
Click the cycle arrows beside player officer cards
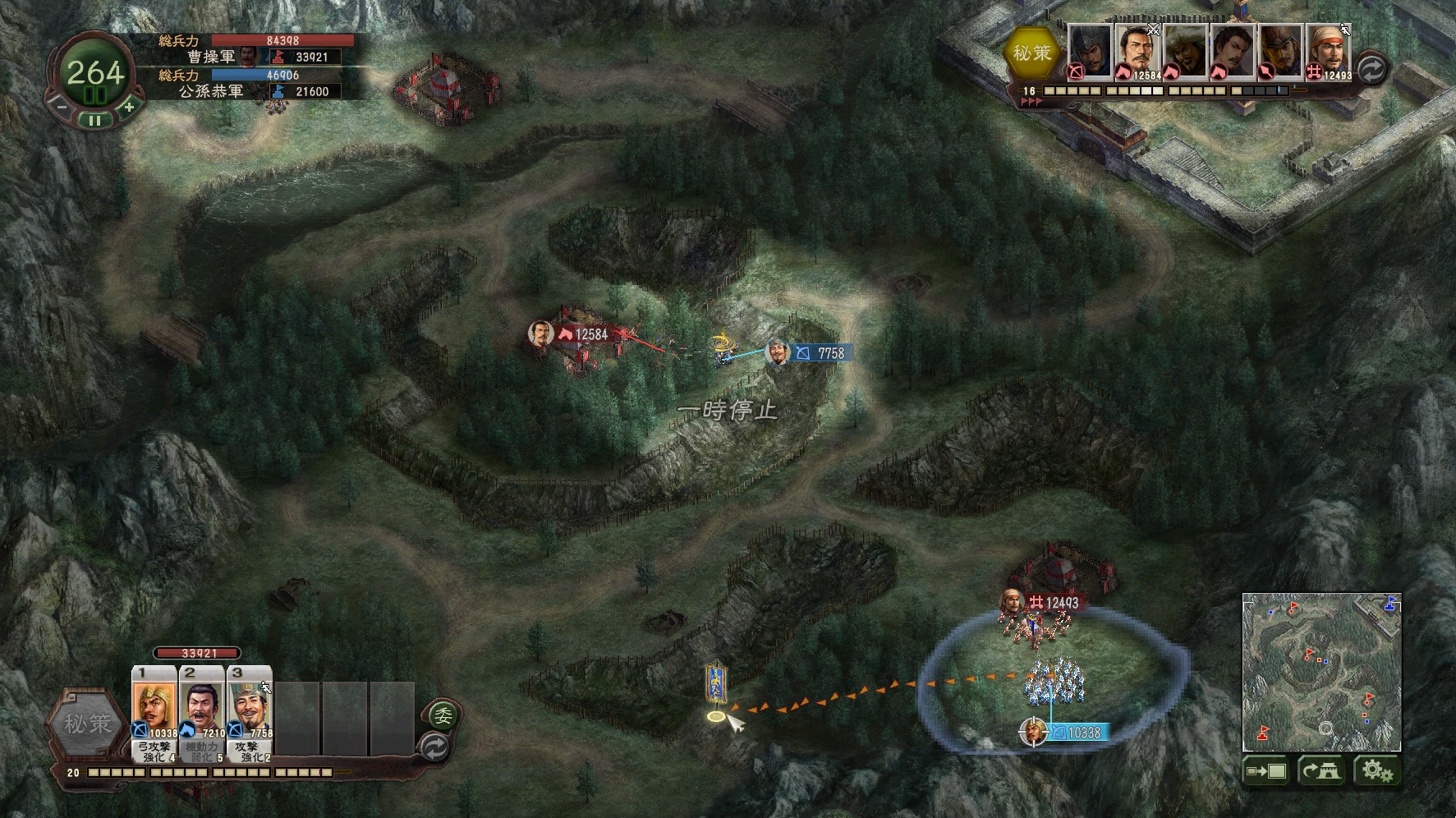click(434, 747)
